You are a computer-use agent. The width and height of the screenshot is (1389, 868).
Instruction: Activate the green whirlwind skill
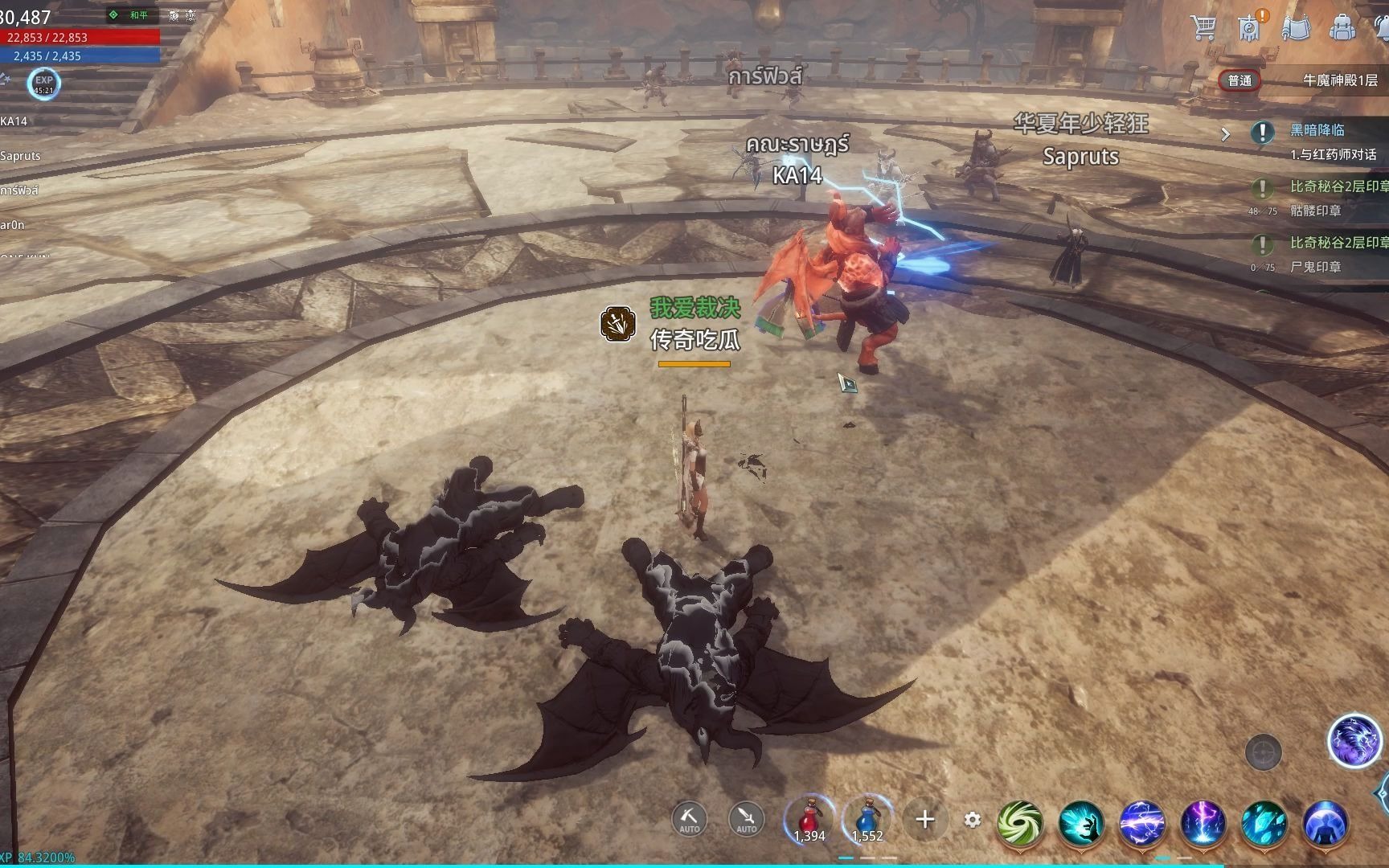click(1020, 824)
